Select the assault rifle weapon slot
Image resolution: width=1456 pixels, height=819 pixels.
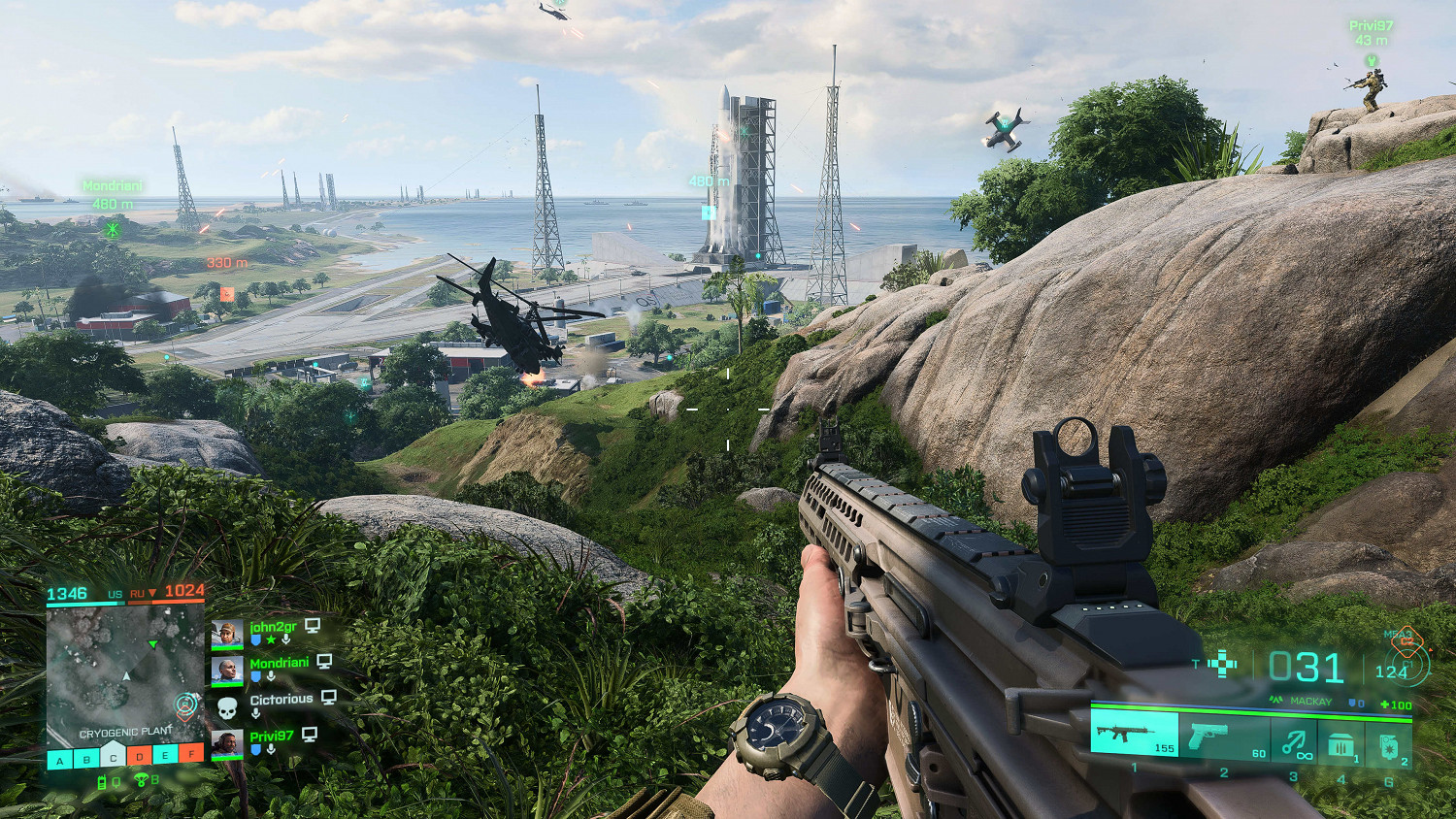1133,734
